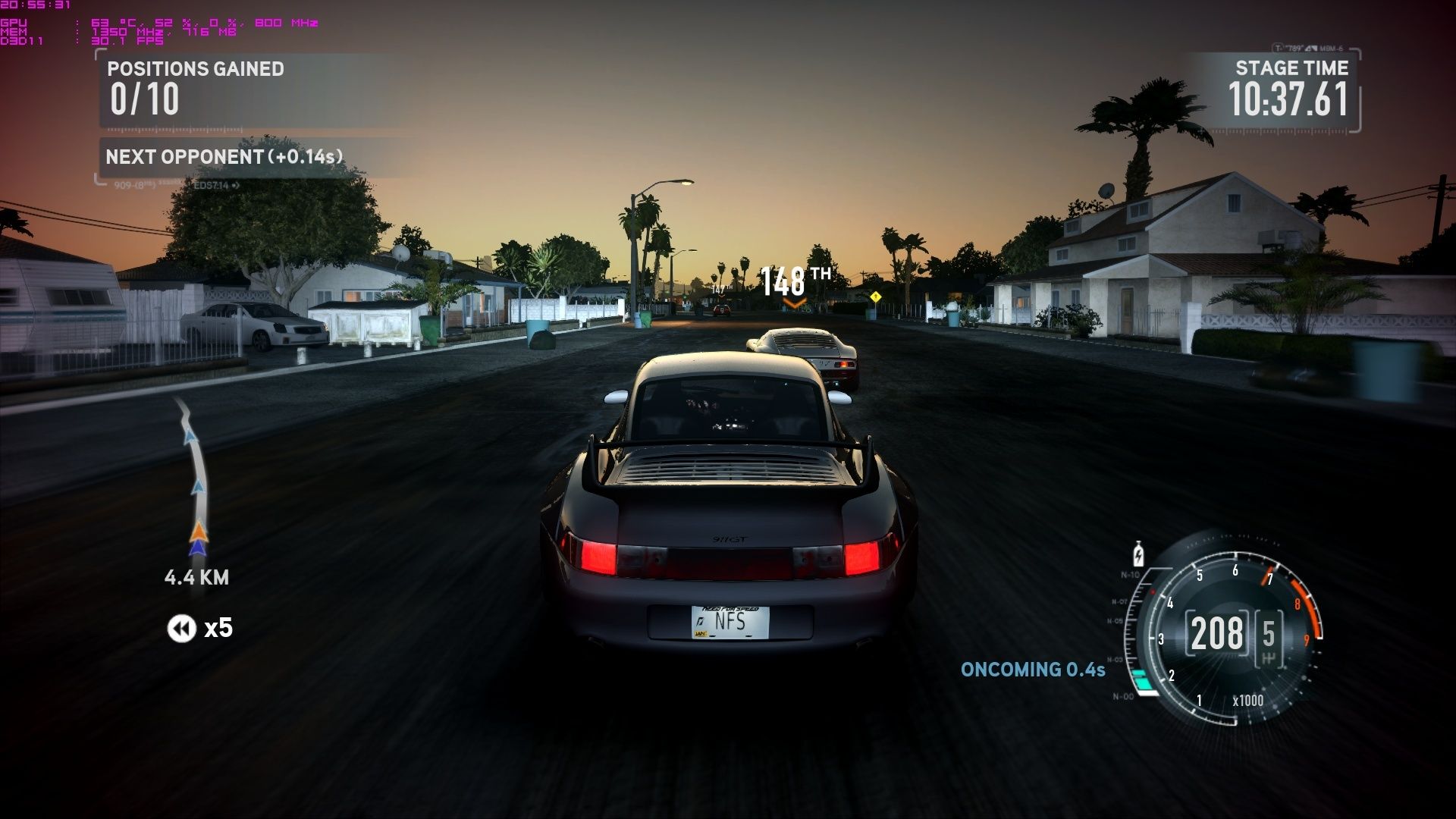Click the route progress minimap strip
The height and width of the screenshot is (819, 1456).
tap(192, 478)
